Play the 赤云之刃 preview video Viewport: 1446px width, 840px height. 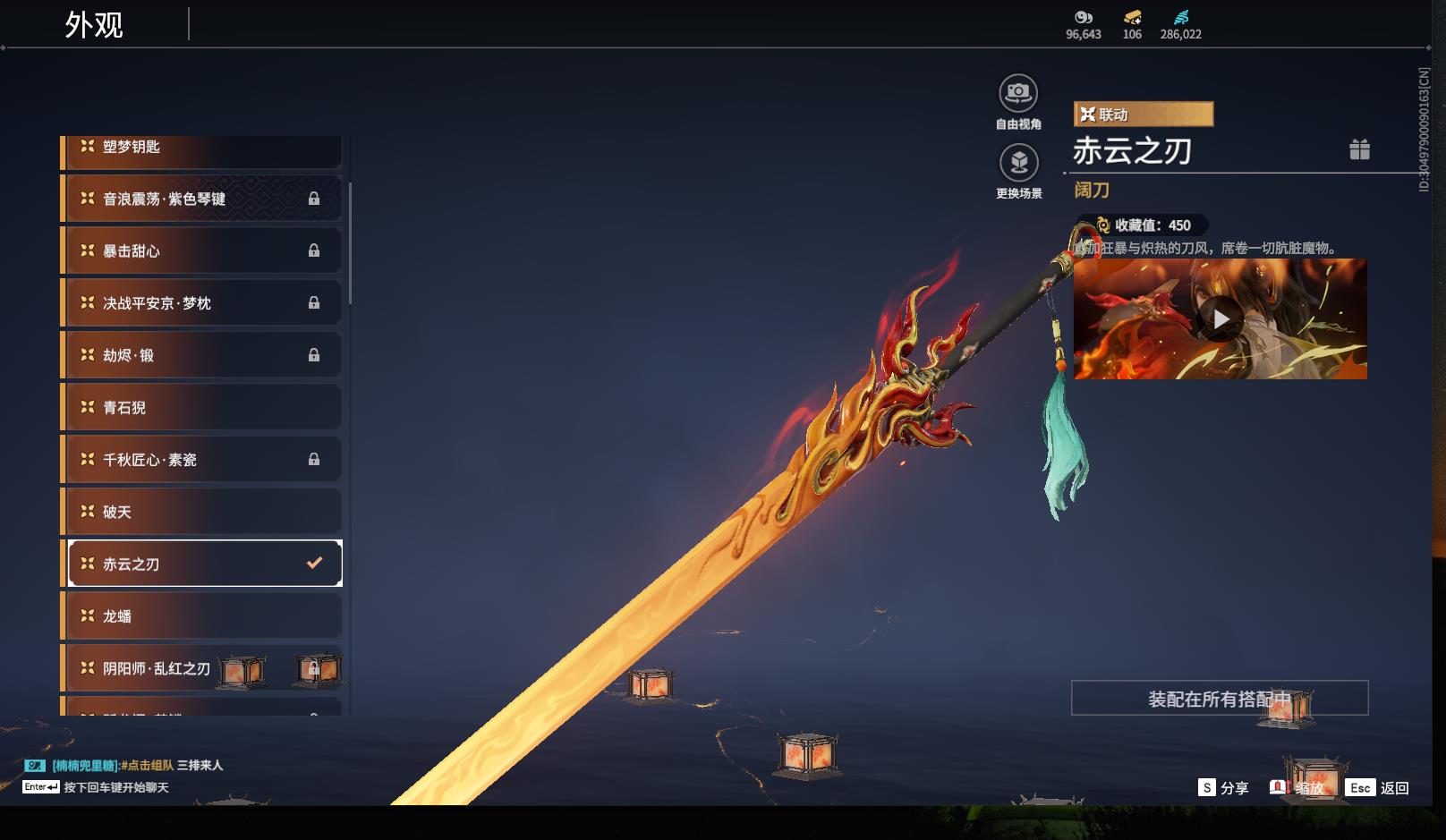(1221, 319)
